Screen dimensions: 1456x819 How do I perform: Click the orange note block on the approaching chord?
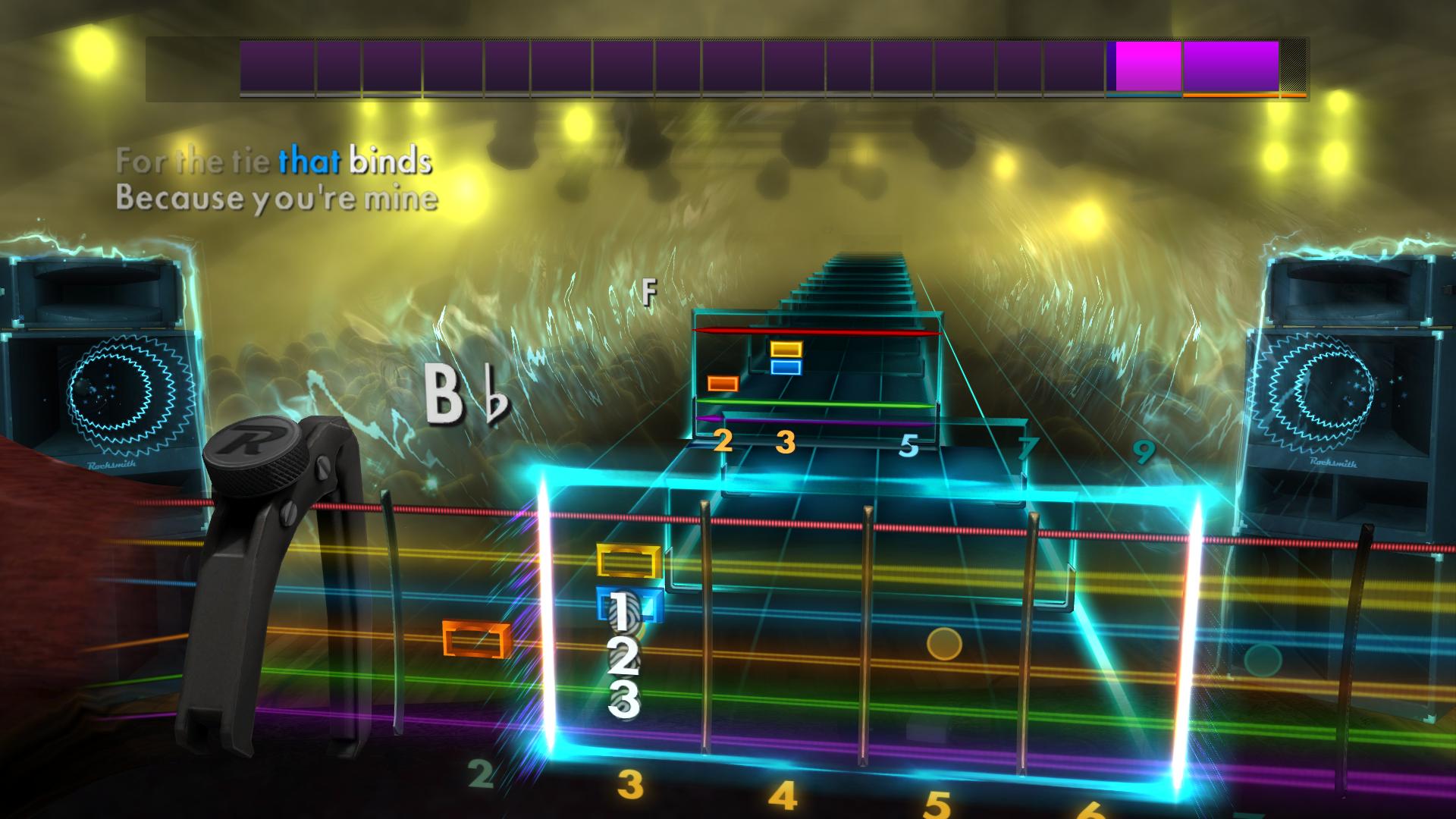[x=724, y=384]
